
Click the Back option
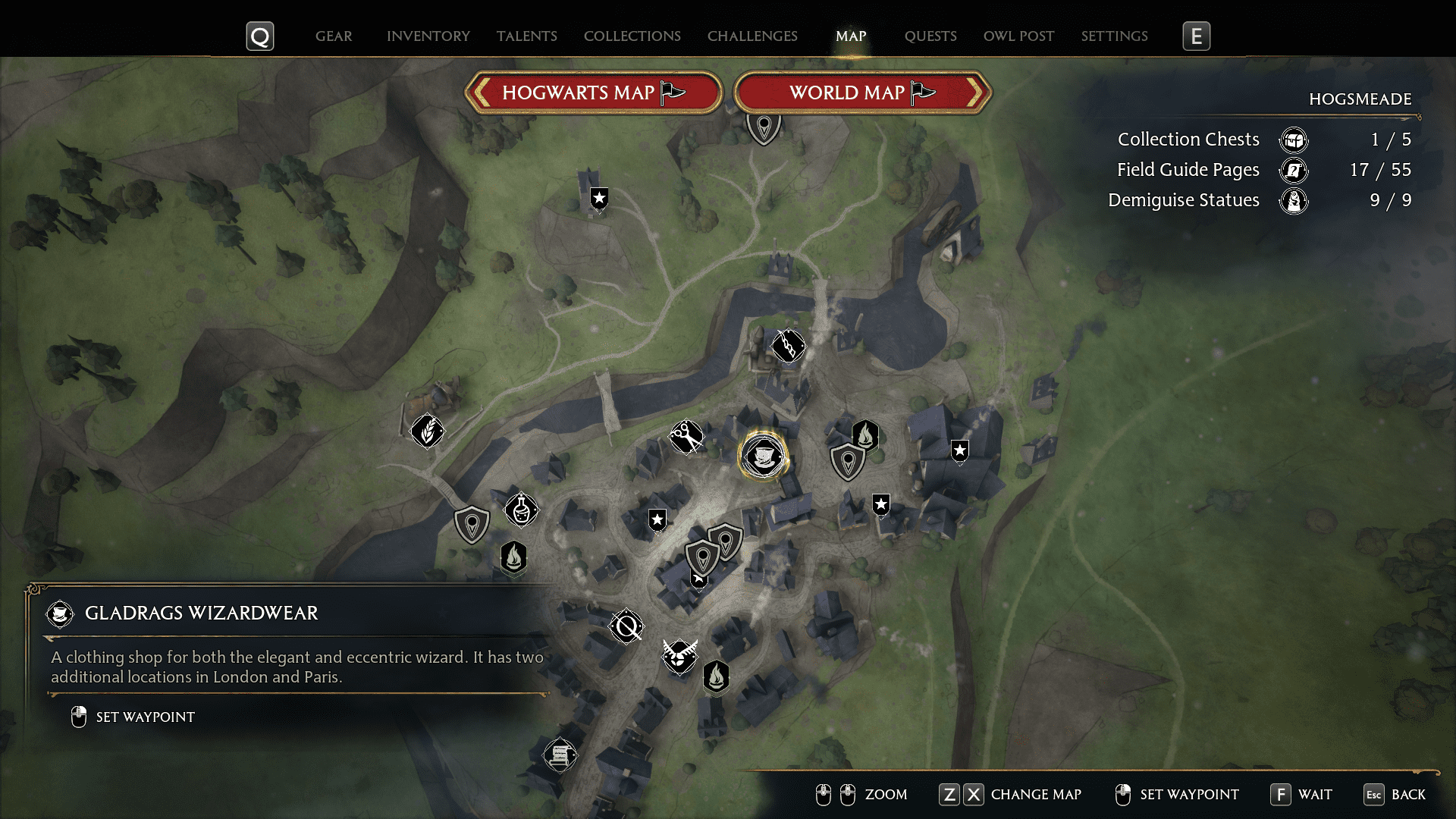click(x=1395, y=794)
